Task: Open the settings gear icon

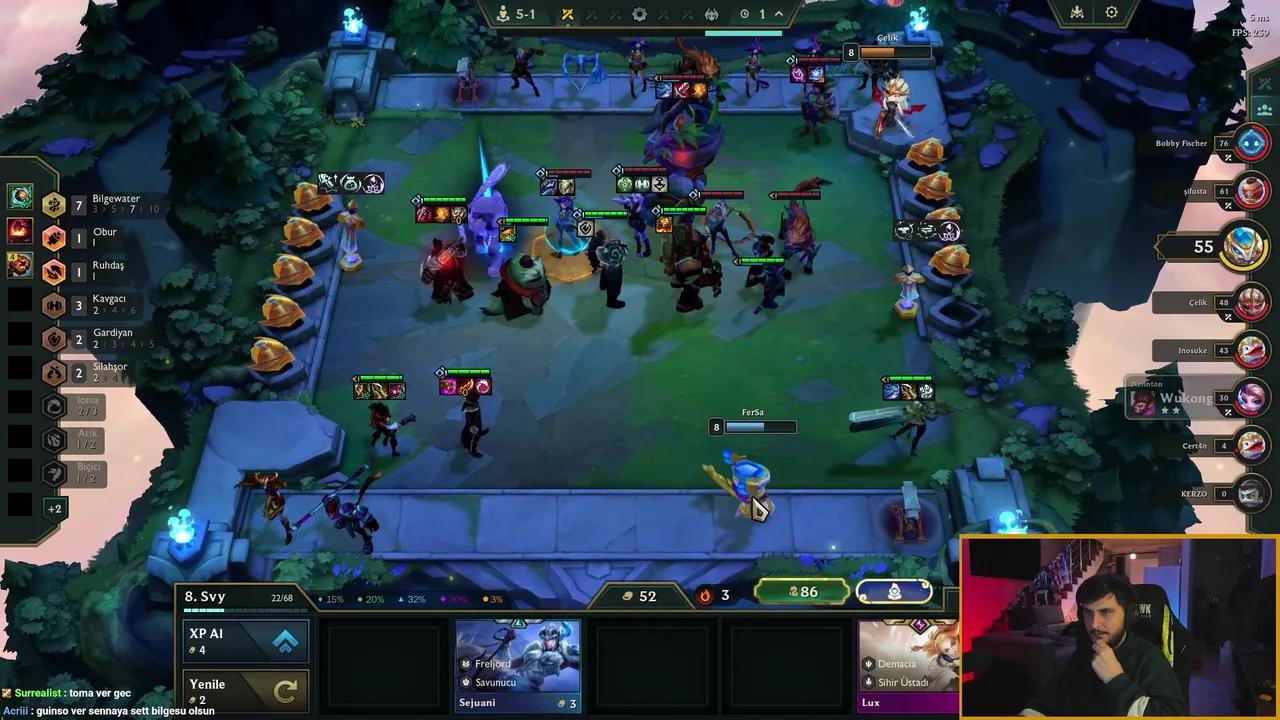Action: click(1111, 12)
